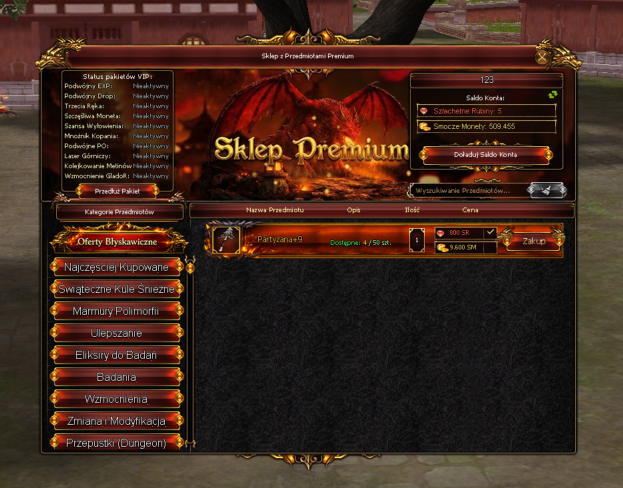This screenshot has width=623, height=488.
Task: Select the Eliksiry do Badań category
Action: (x=118, y=355)
